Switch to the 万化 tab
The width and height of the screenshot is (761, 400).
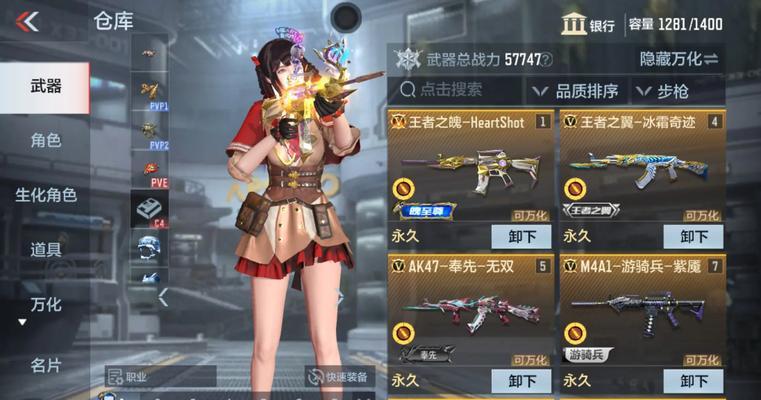coord(45,304)
